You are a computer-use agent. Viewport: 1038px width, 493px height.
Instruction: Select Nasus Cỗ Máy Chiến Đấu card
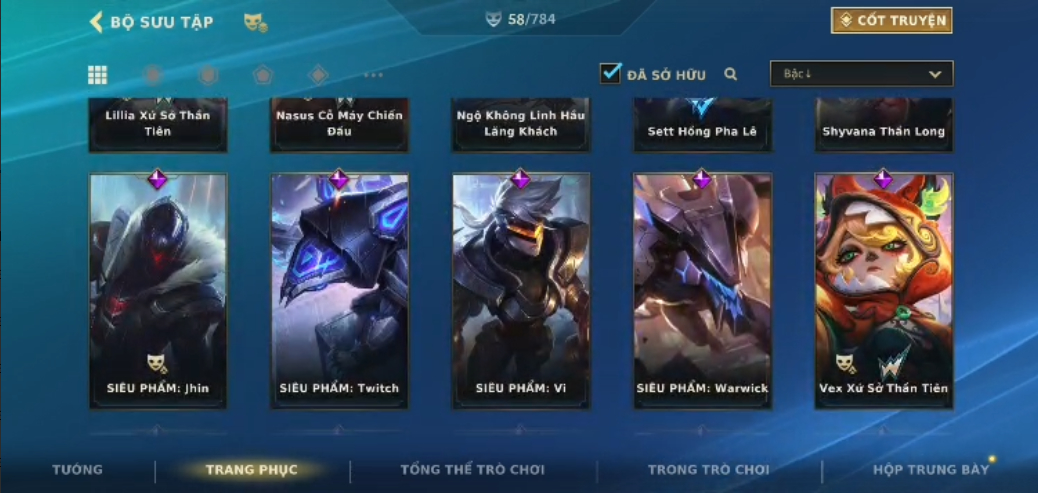[x=339, y=124]
